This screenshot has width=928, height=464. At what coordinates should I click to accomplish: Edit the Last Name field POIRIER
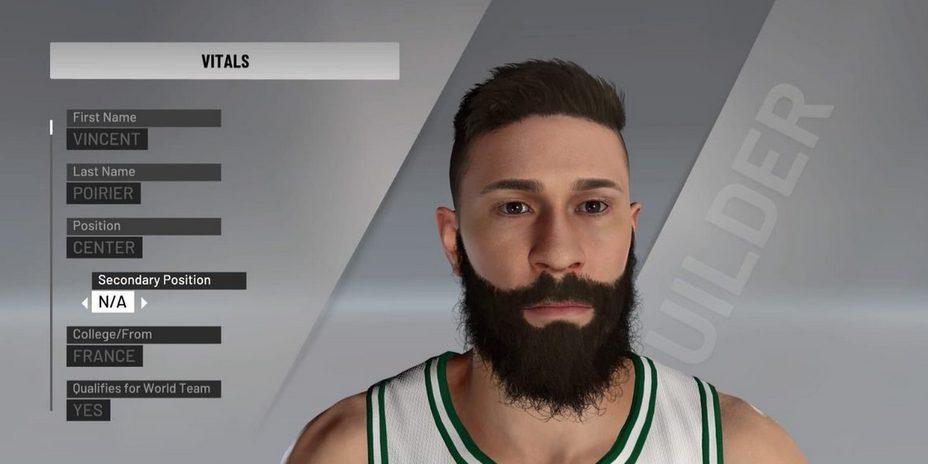pos(104,193)
